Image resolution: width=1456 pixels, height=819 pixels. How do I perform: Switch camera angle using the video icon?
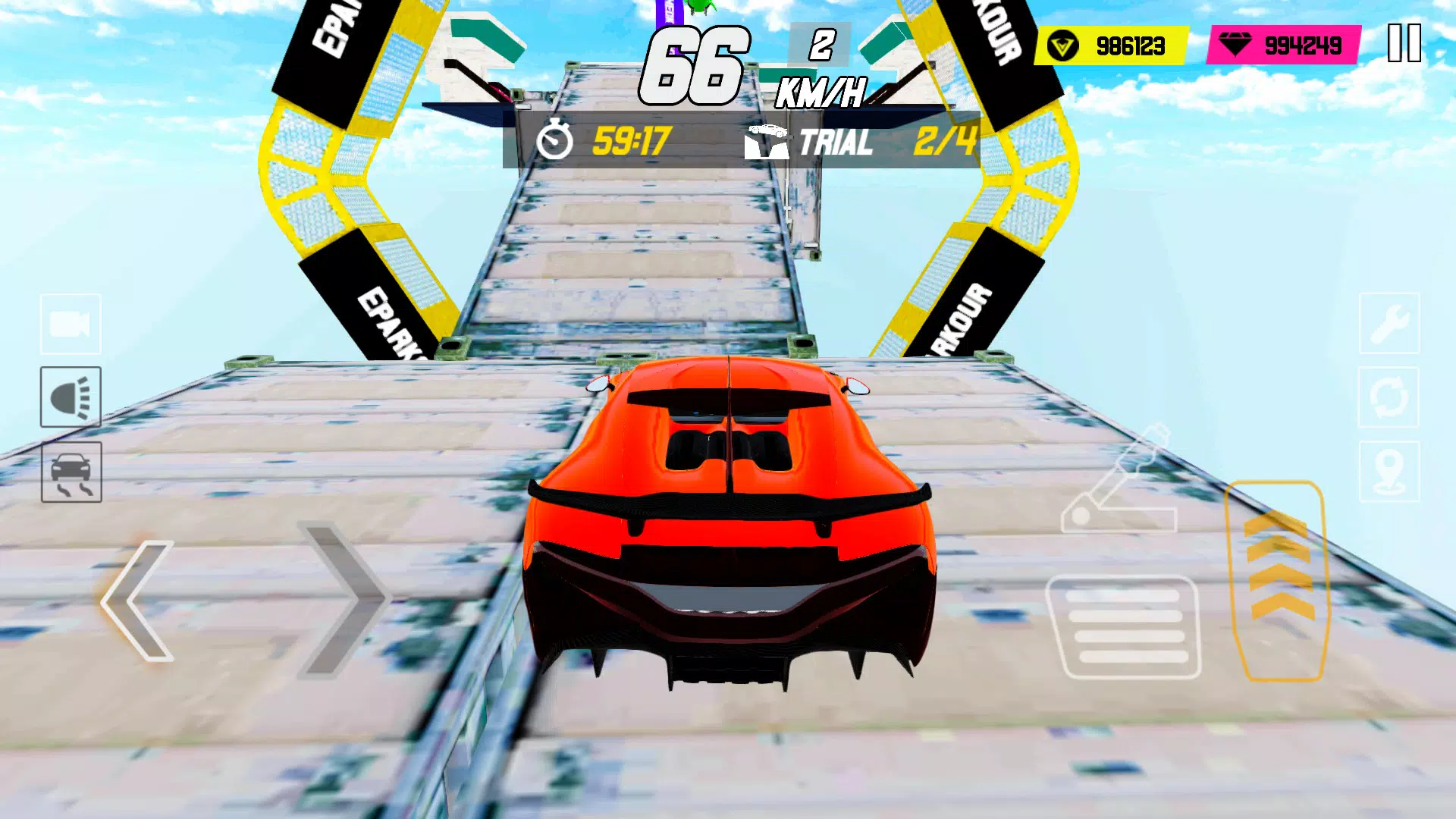(x=70, y=325)
